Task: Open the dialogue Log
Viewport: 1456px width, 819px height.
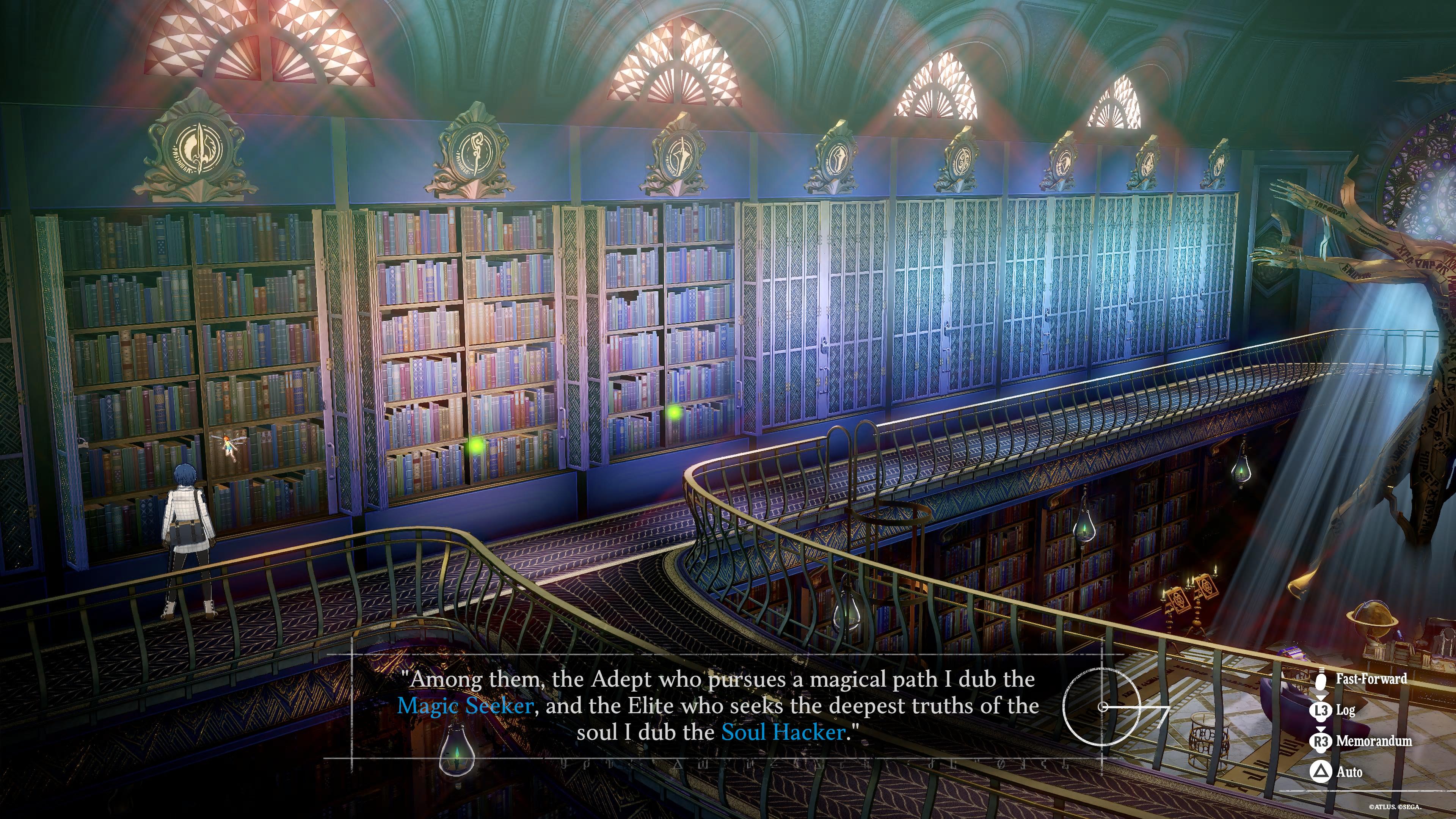Action: click(x=1345, y=710)
